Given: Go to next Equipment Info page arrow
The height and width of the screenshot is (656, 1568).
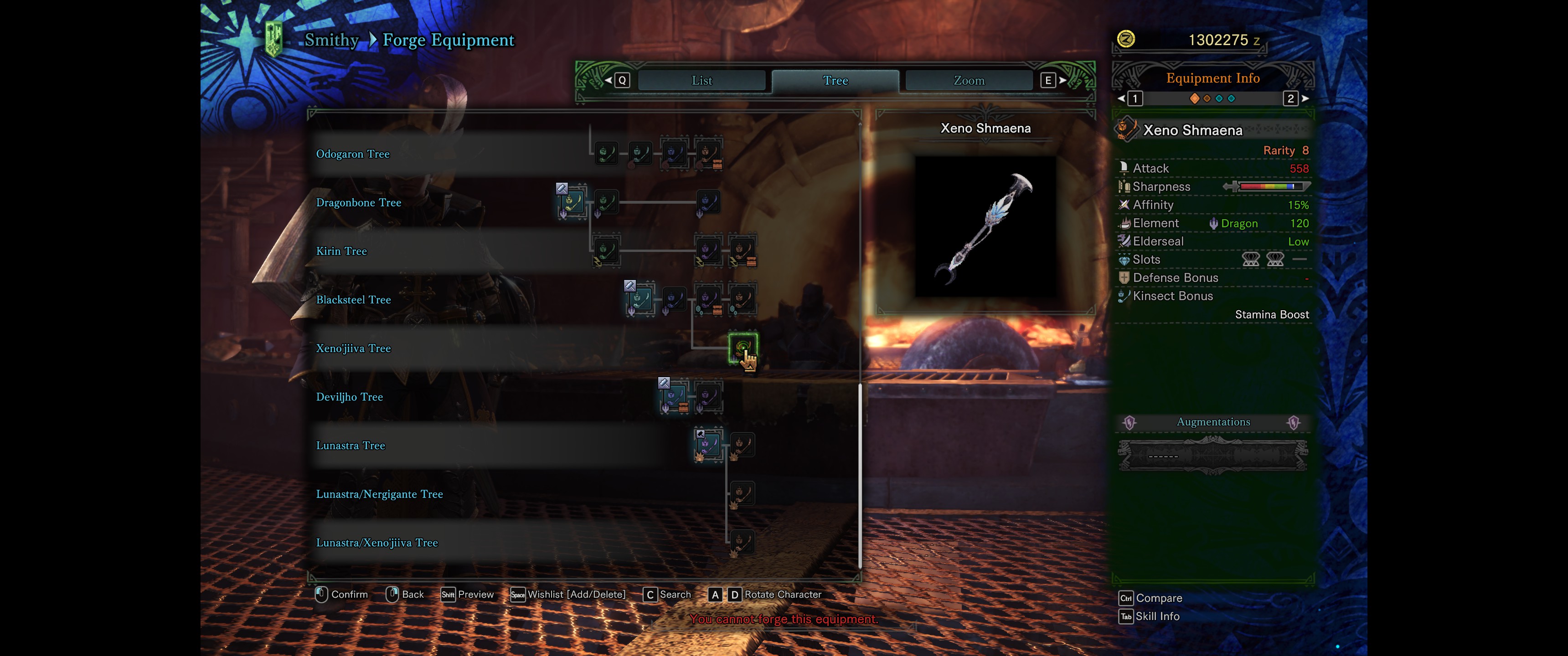Looking at the screenshot, I should pyautogui.click(x=1305, y=98).
